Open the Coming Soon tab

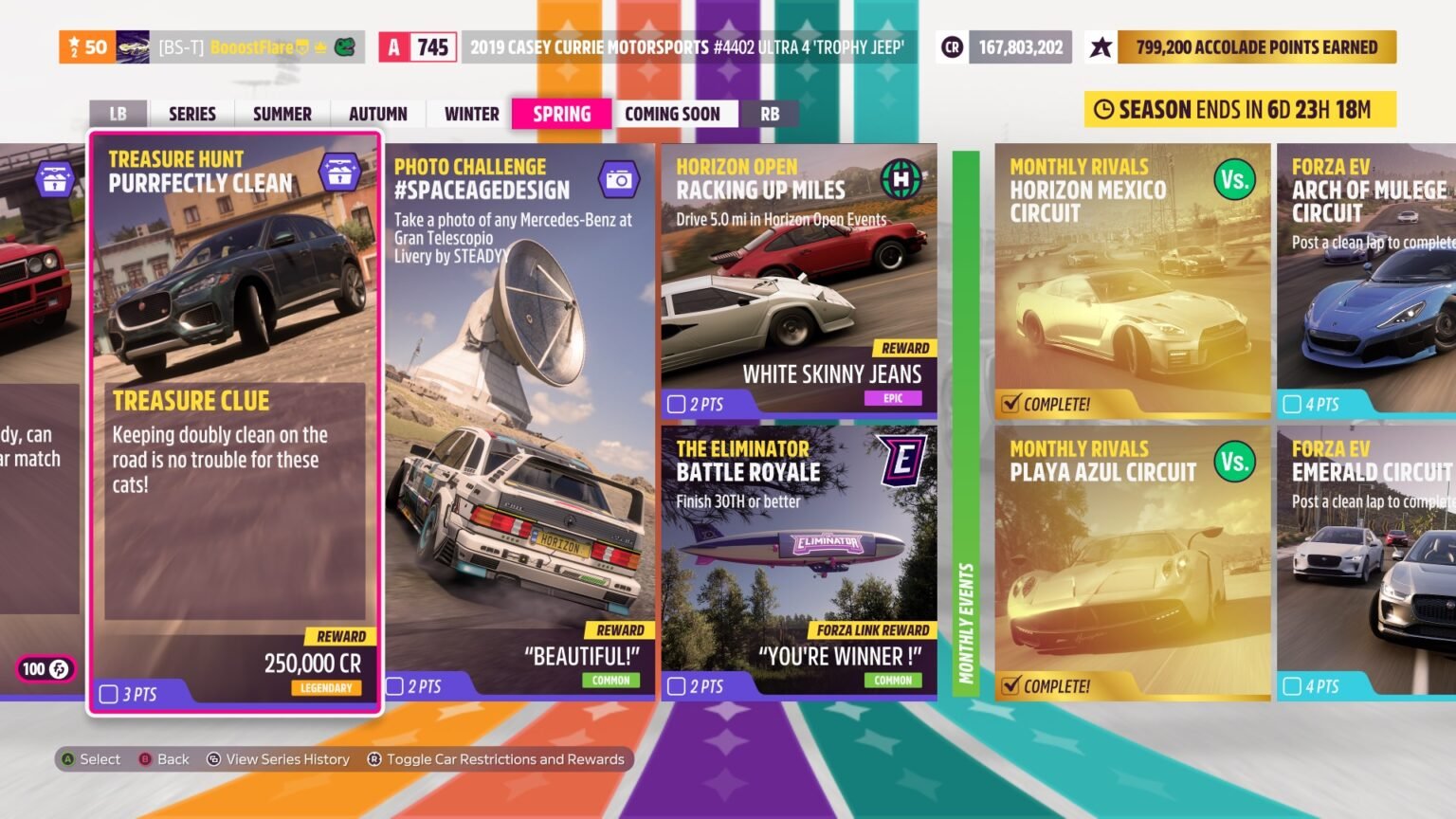(672, 114)
